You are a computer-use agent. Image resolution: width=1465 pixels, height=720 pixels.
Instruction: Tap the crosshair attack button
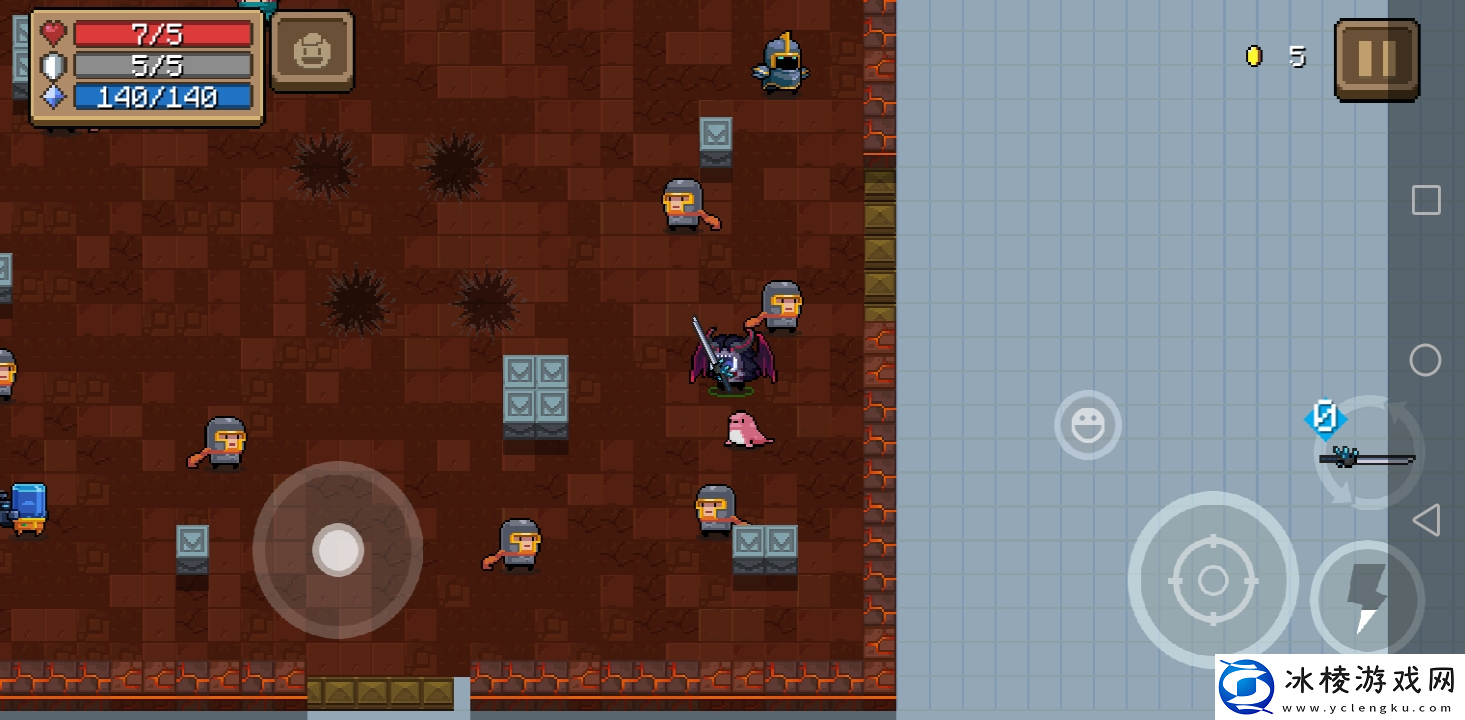[1212, 580]
